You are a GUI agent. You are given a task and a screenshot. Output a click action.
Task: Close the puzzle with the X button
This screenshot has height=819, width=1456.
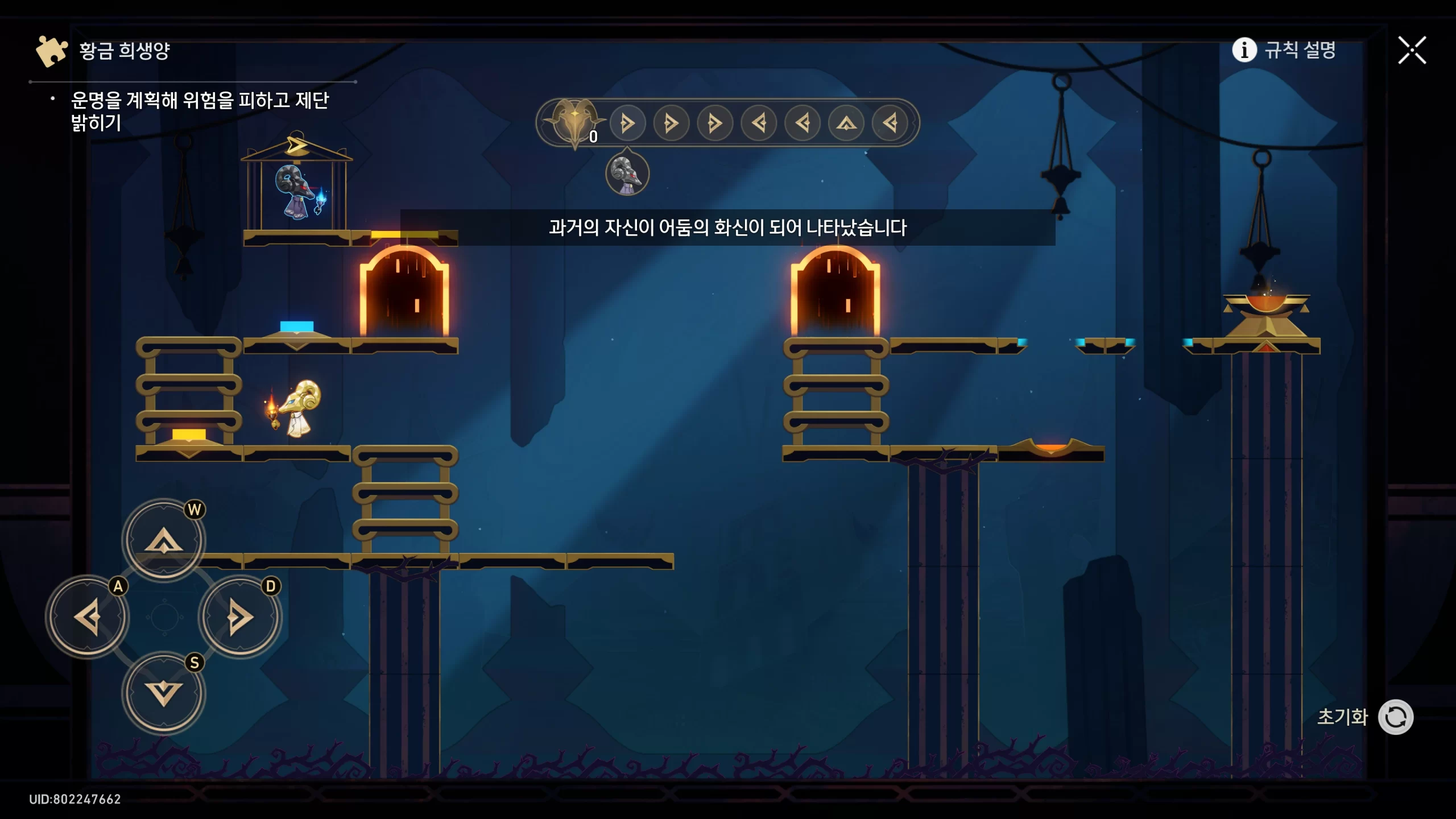coord(1412,51)
